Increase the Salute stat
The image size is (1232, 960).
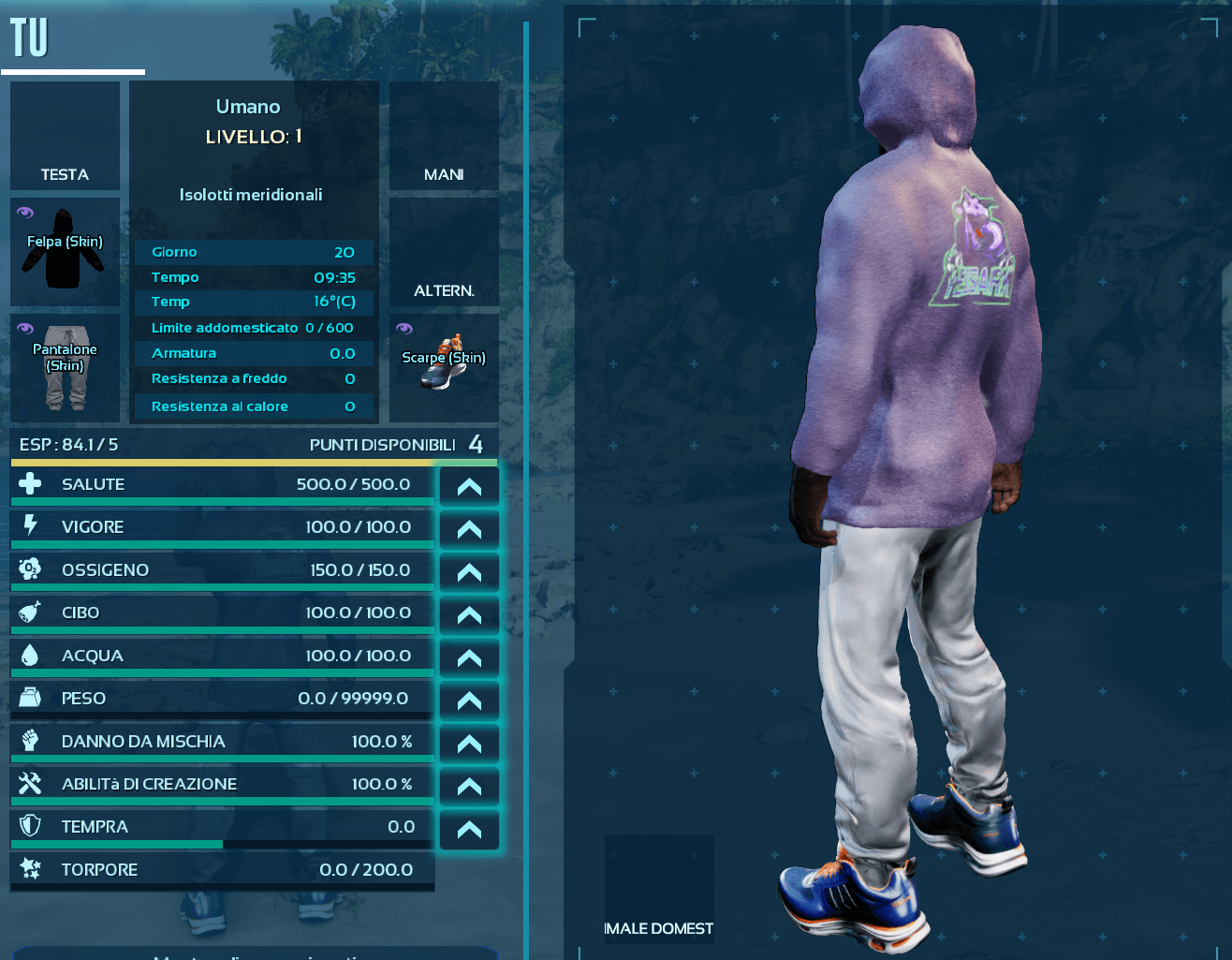[469, 486]
